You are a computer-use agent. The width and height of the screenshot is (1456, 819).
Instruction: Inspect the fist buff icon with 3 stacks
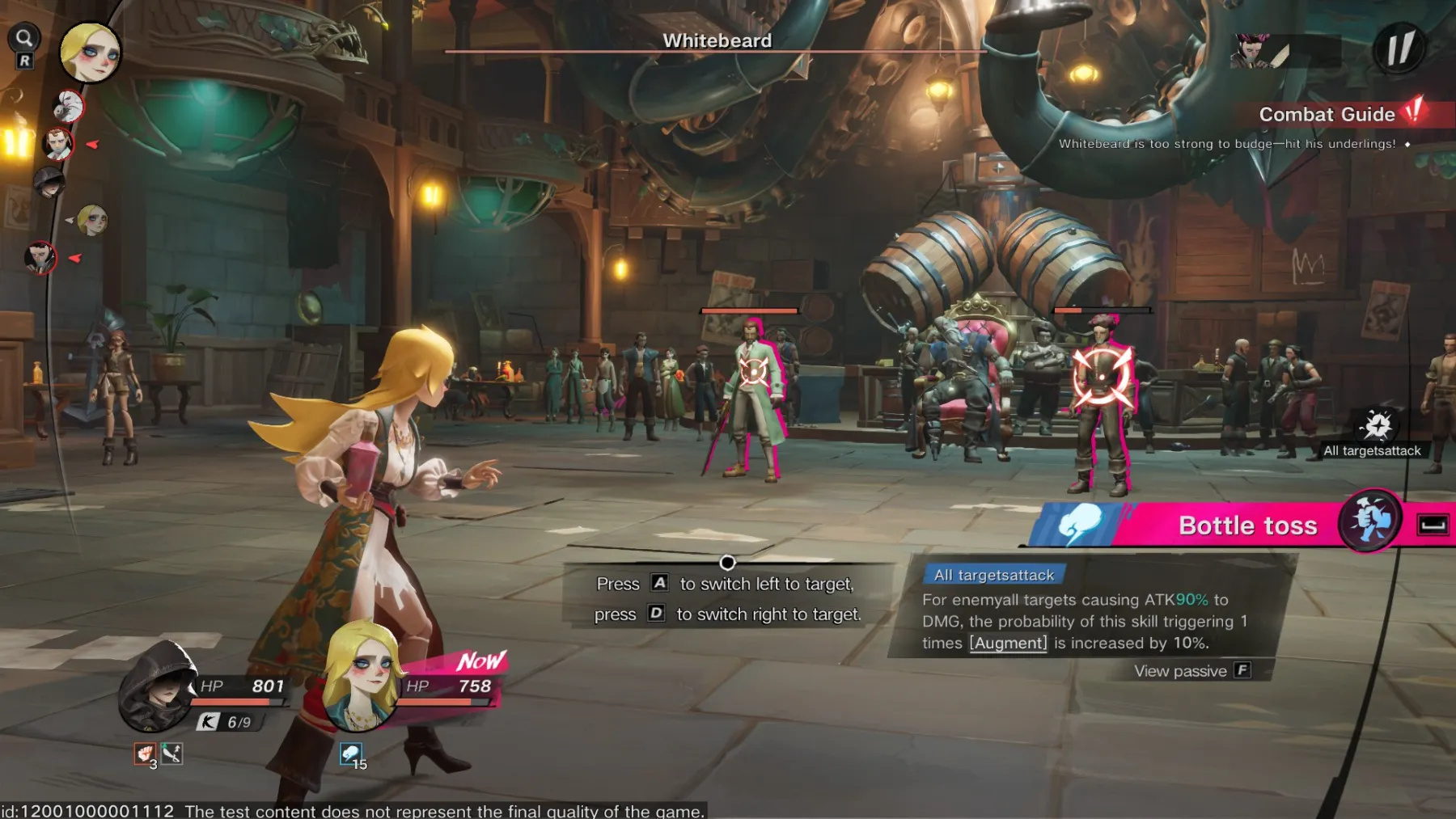pos(145,754)
